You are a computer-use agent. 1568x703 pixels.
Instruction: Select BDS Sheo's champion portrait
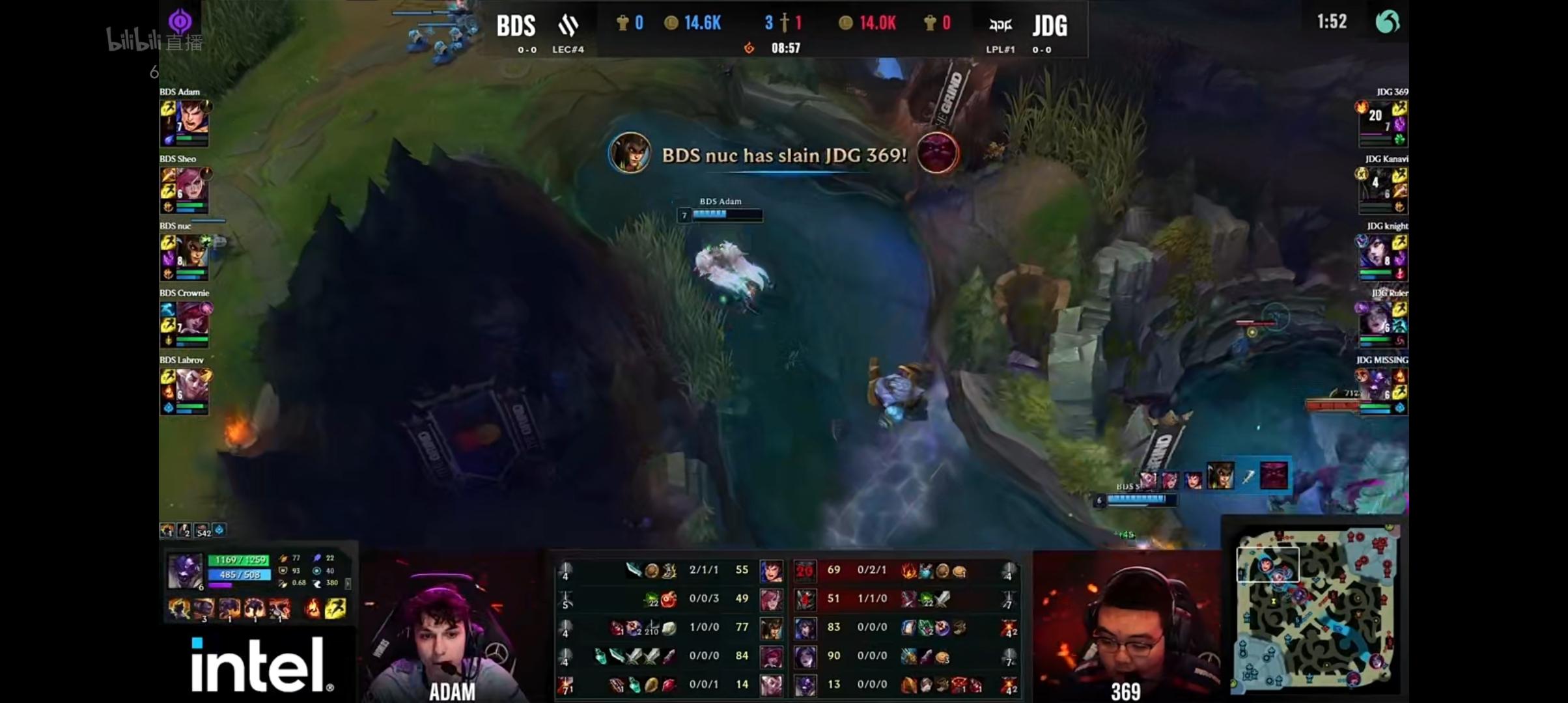192,185
